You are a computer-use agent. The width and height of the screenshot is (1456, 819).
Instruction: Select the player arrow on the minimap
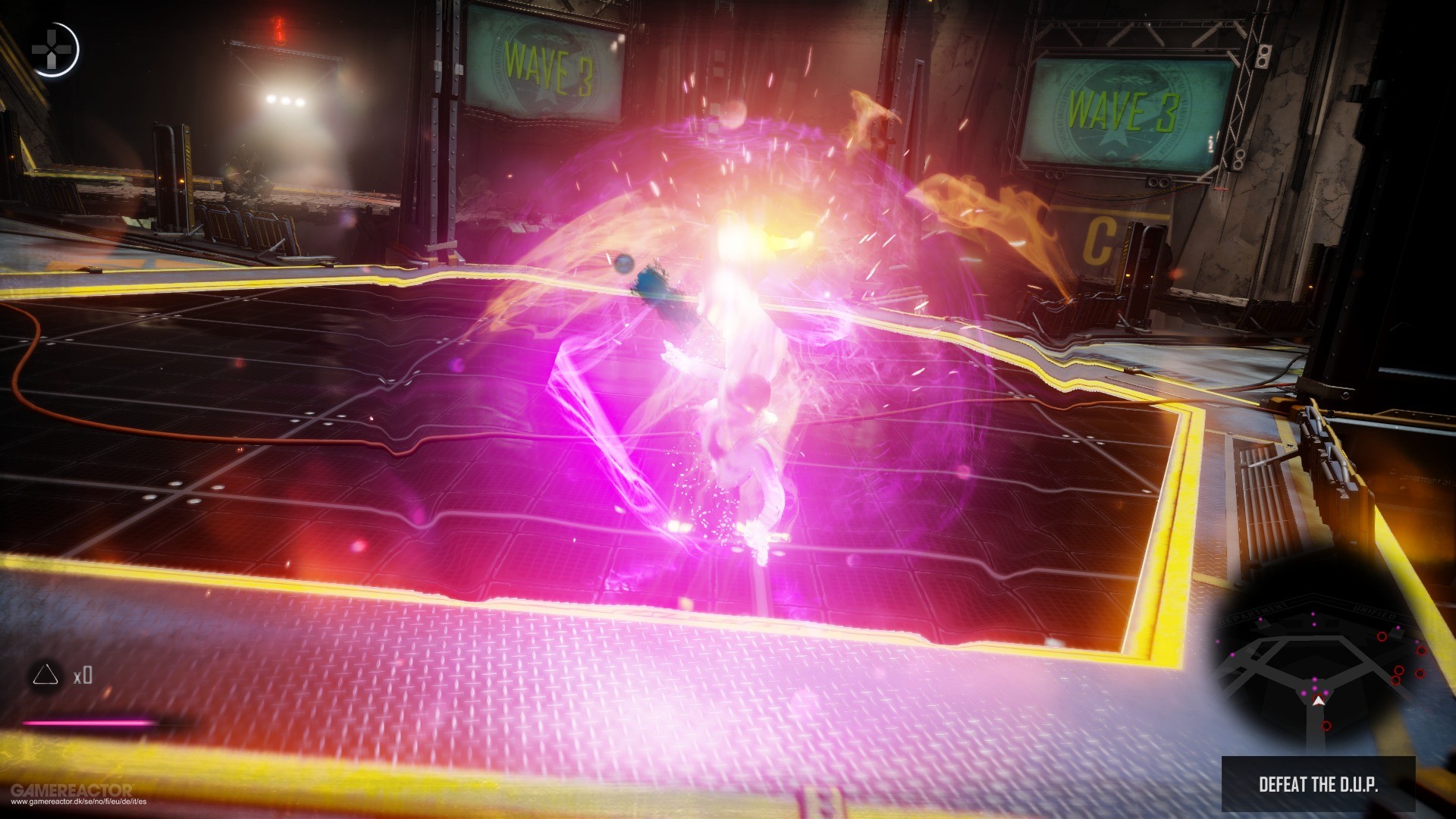(1319, 699)
